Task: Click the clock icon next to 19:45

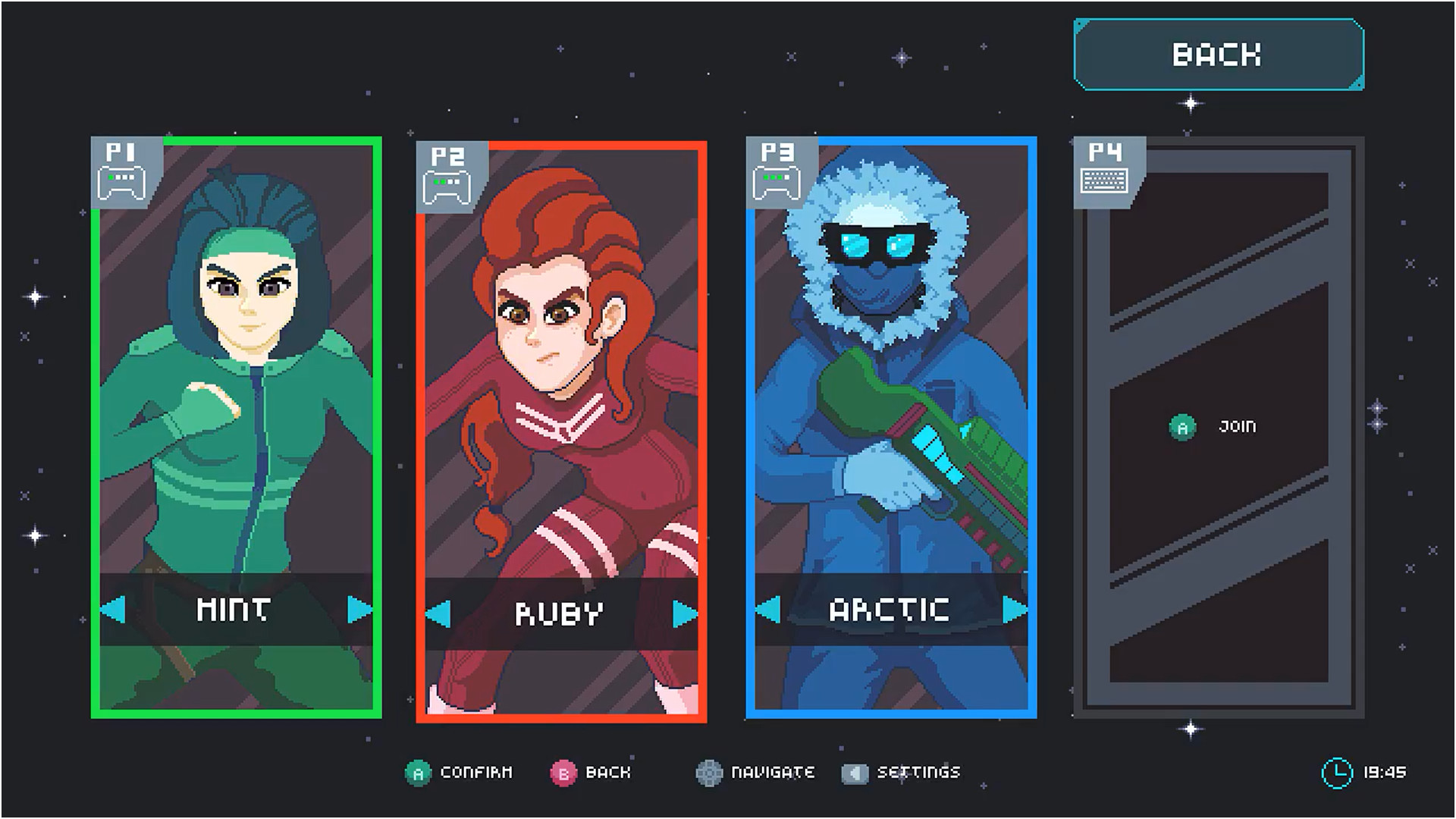Action: click(x=1338, y=772)
